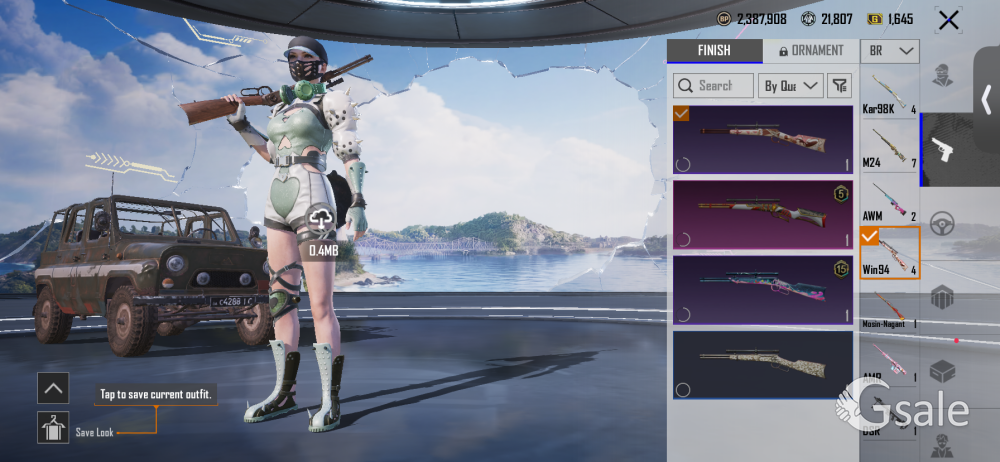Image resolution: width=1000 pixels, height=462 pixels.
Task: Close the inventory screen with the X
Action: coord(948,19)
